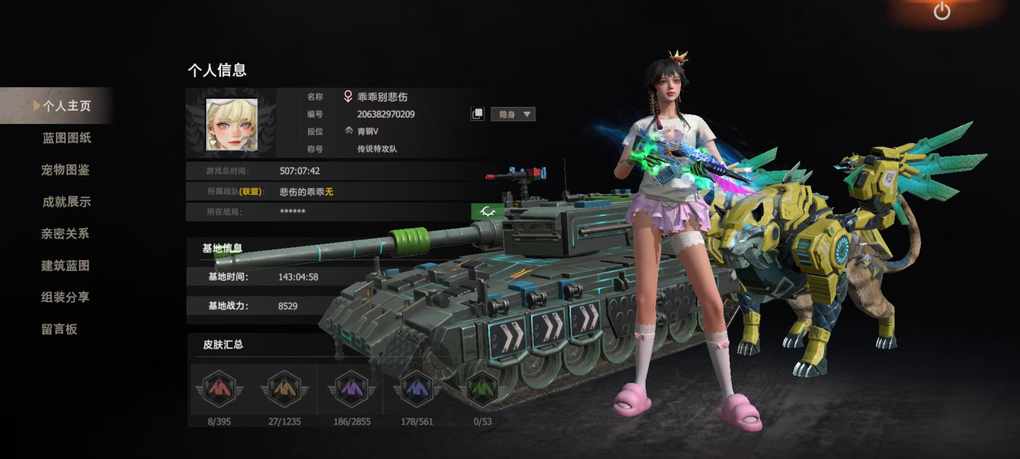Show the 成就展示 page

tap(66, 202)
